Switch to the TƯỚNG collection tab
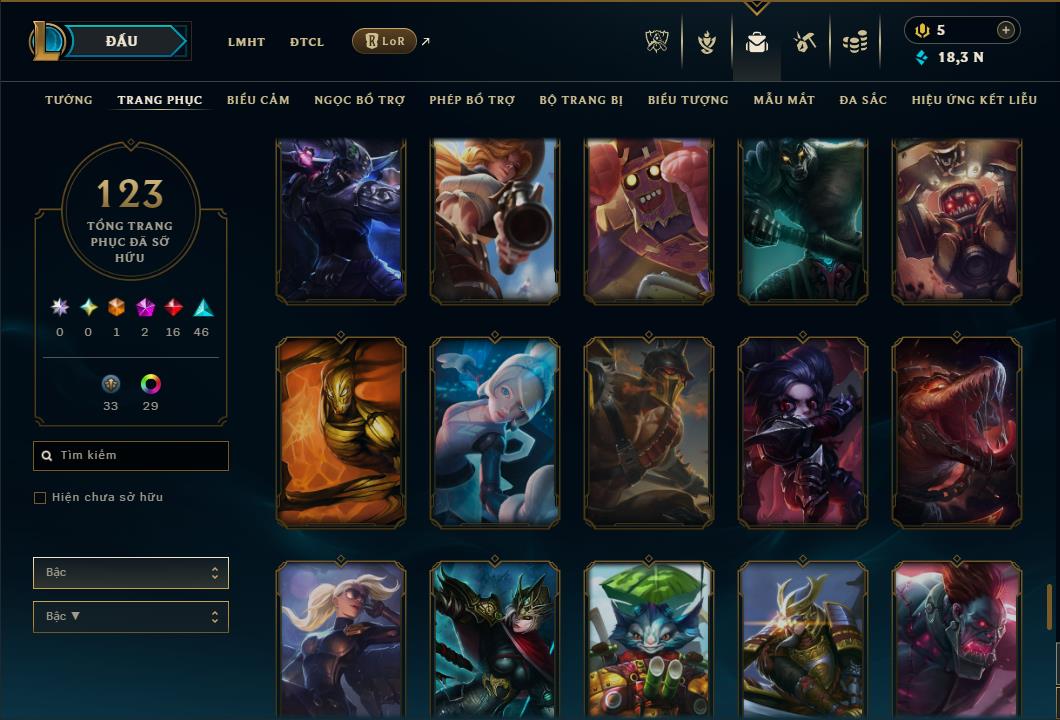 click(69, 100)
